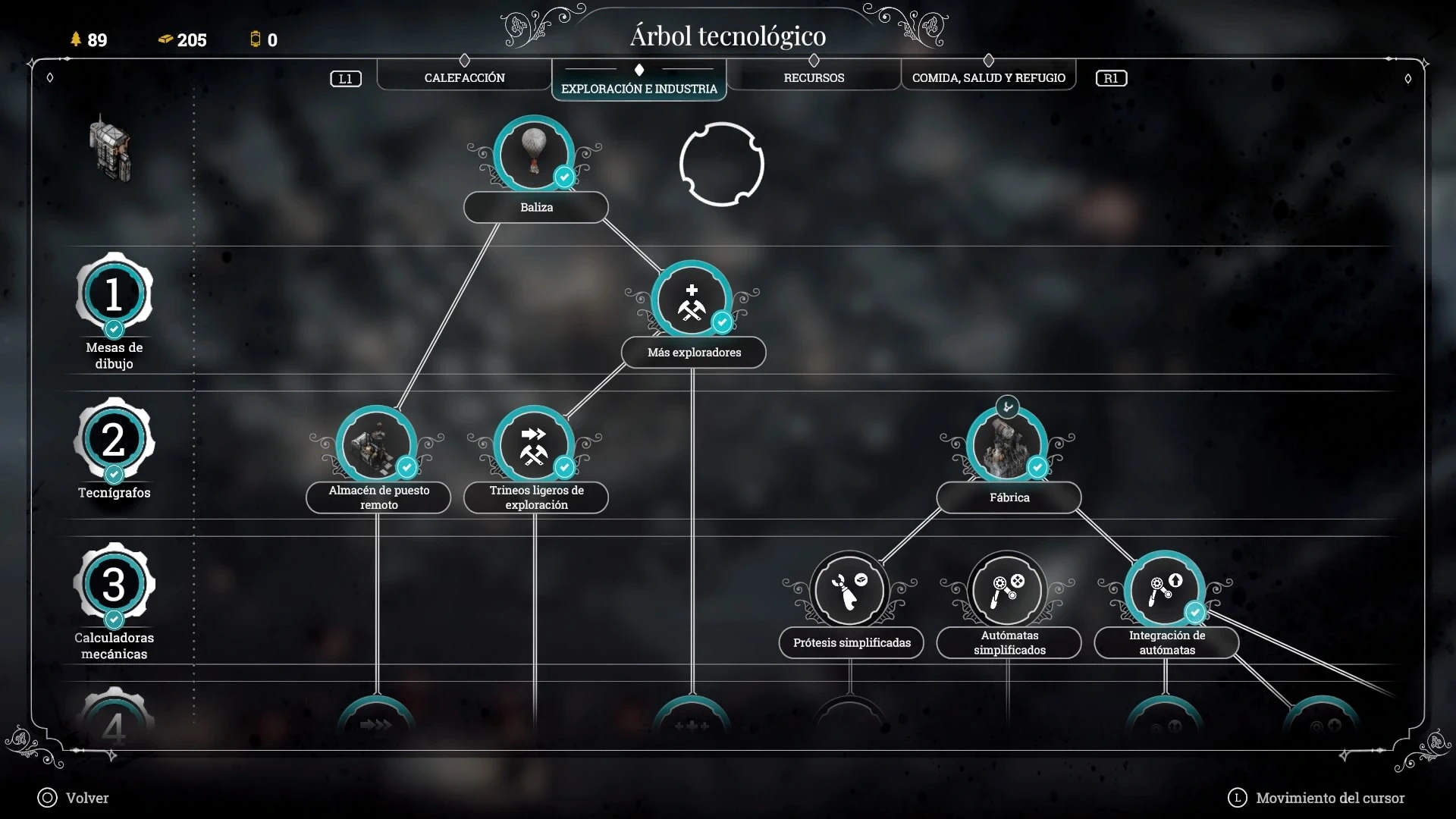Click Trineos ligeros de exploración node
1456x819 pixels.
click(534, 446)
